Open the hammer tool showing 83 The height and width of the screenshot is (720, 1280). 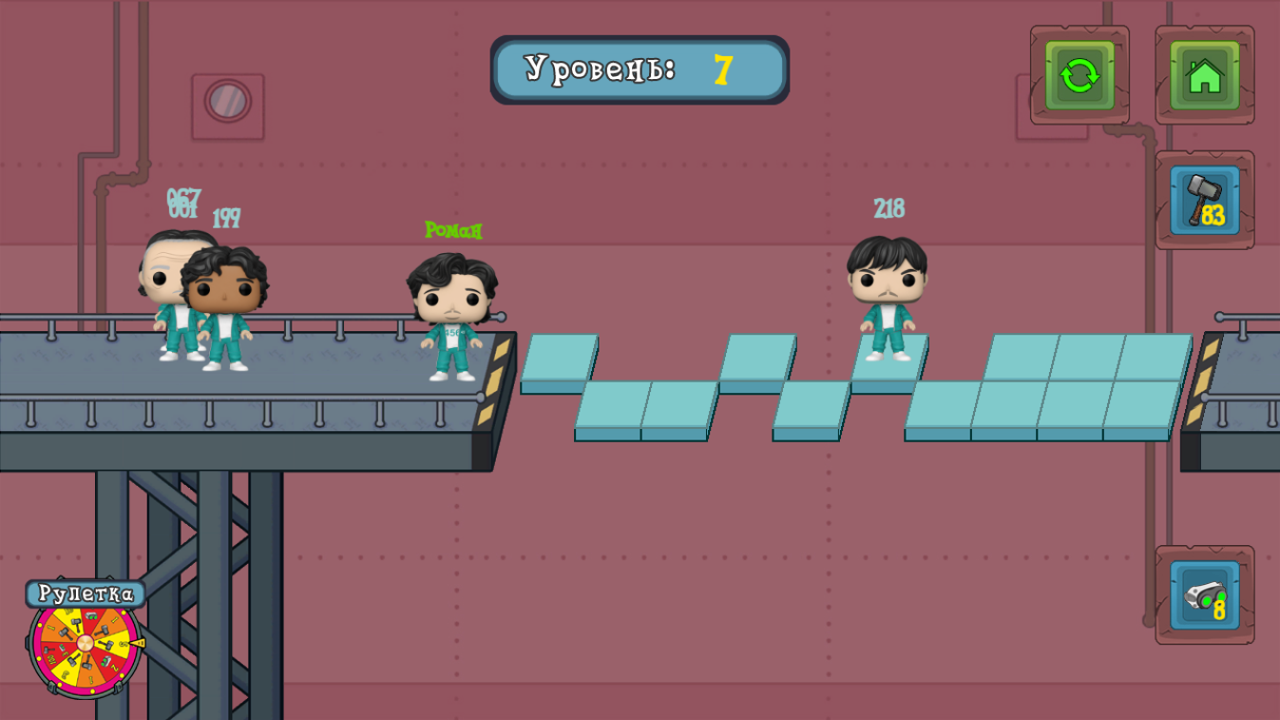pos(1204,198)
